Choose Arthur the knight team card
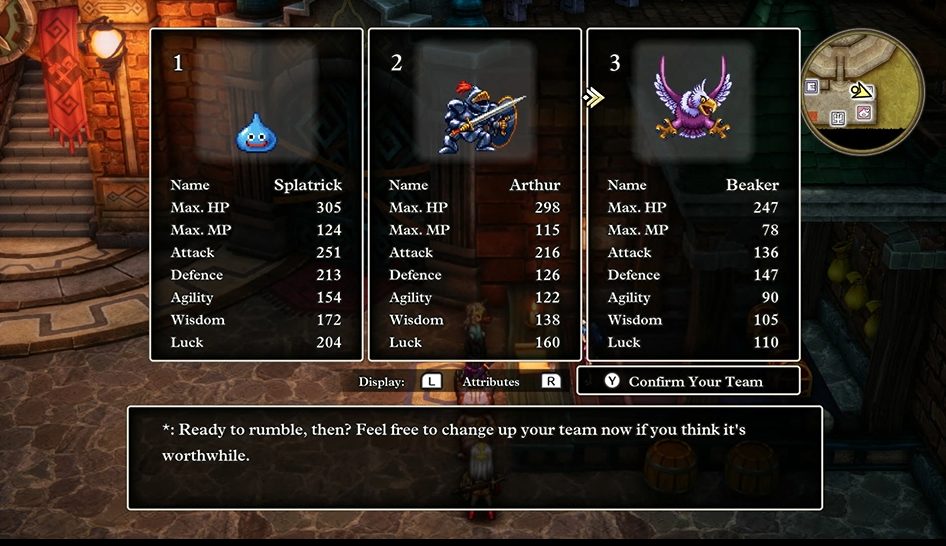Viewport: 946px width, 546px height. coord(474,194)
